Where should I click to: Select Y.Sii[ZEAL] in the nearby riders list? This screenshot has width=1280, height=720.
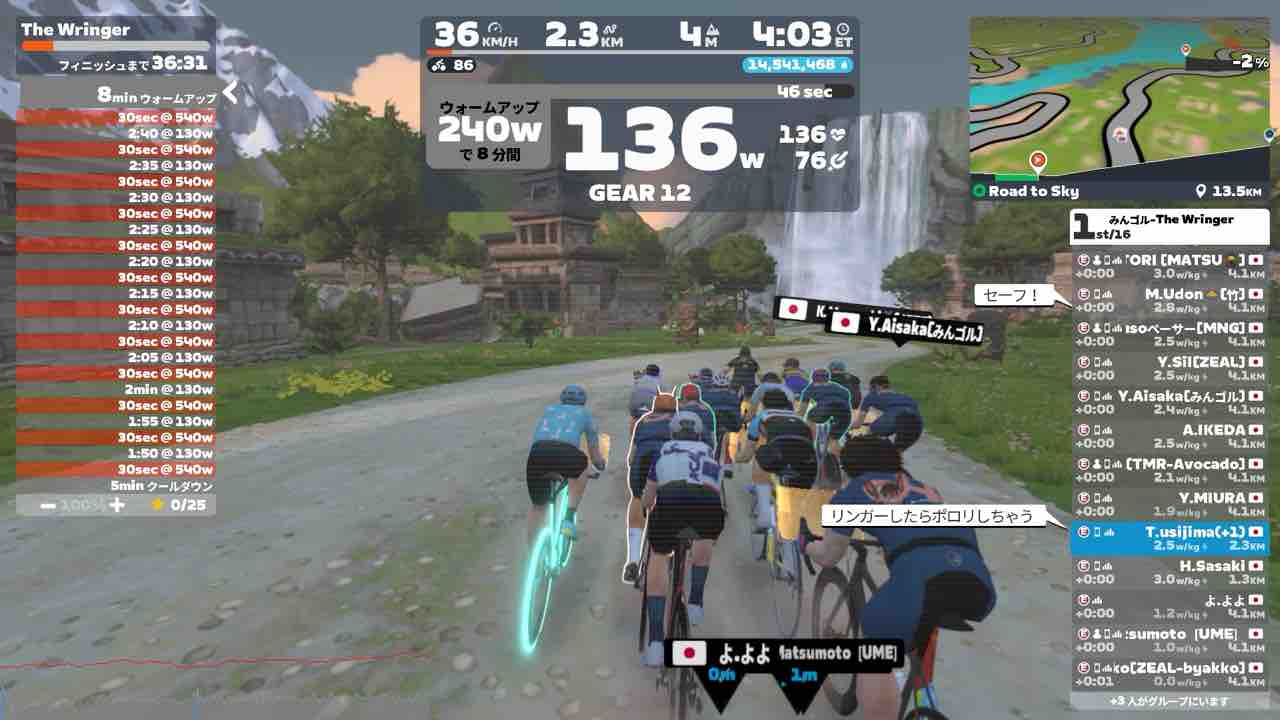[x=1169, y=368]
